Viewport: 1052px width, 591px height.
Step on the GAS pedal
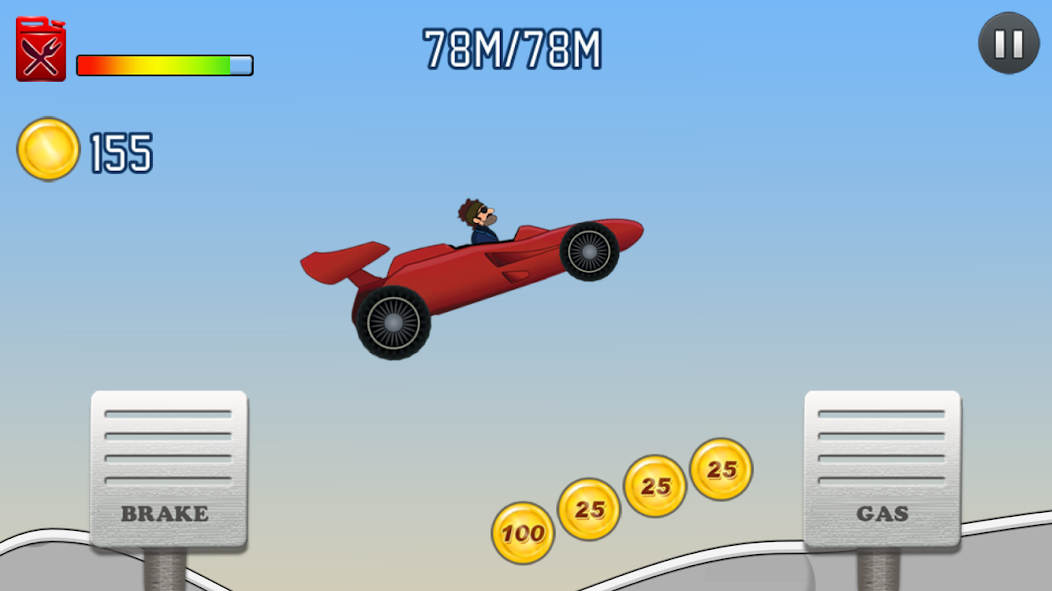[x=882, y=468]
